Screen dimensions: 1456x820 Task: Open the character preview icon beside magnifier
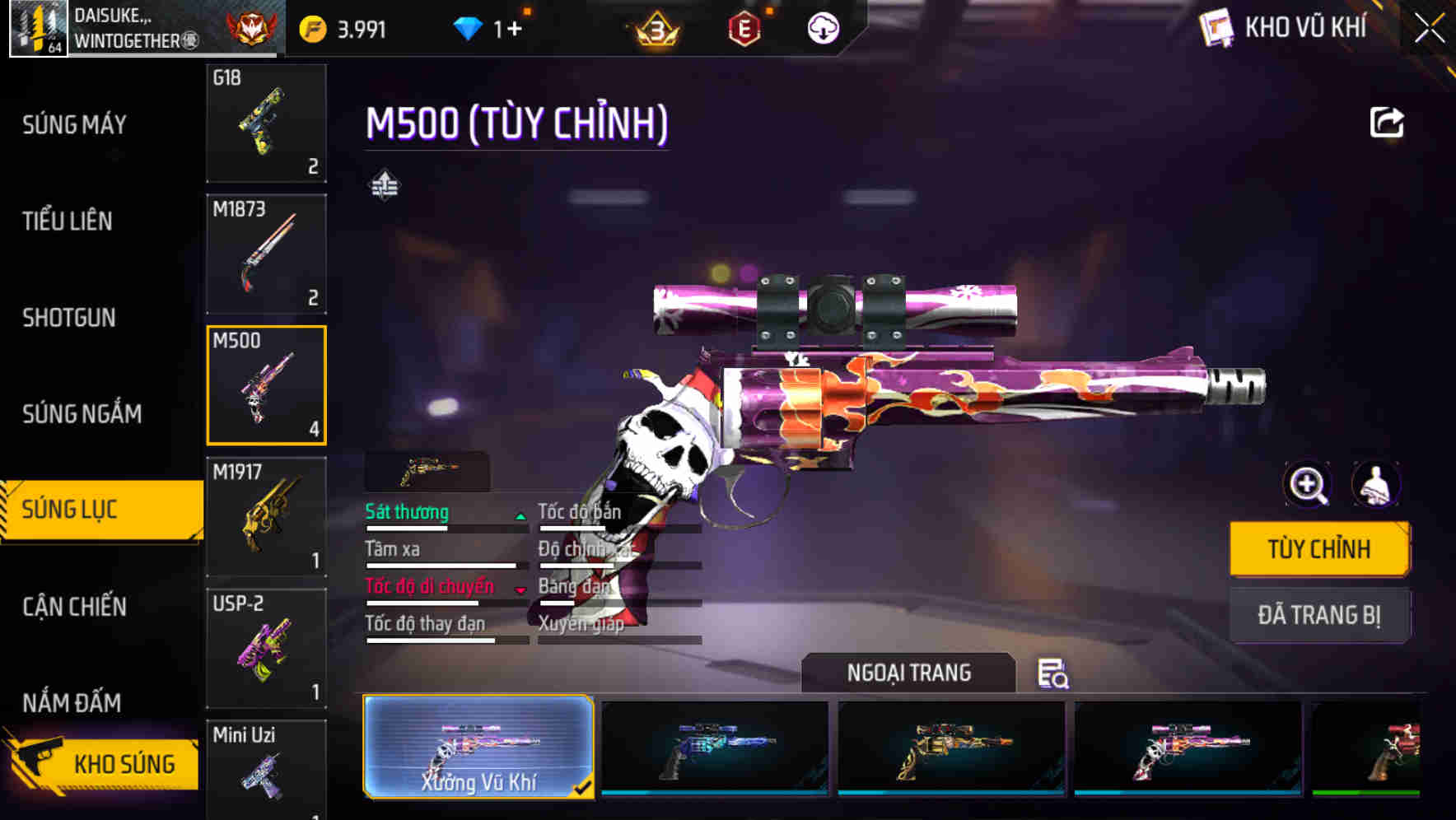(1375, 485)
